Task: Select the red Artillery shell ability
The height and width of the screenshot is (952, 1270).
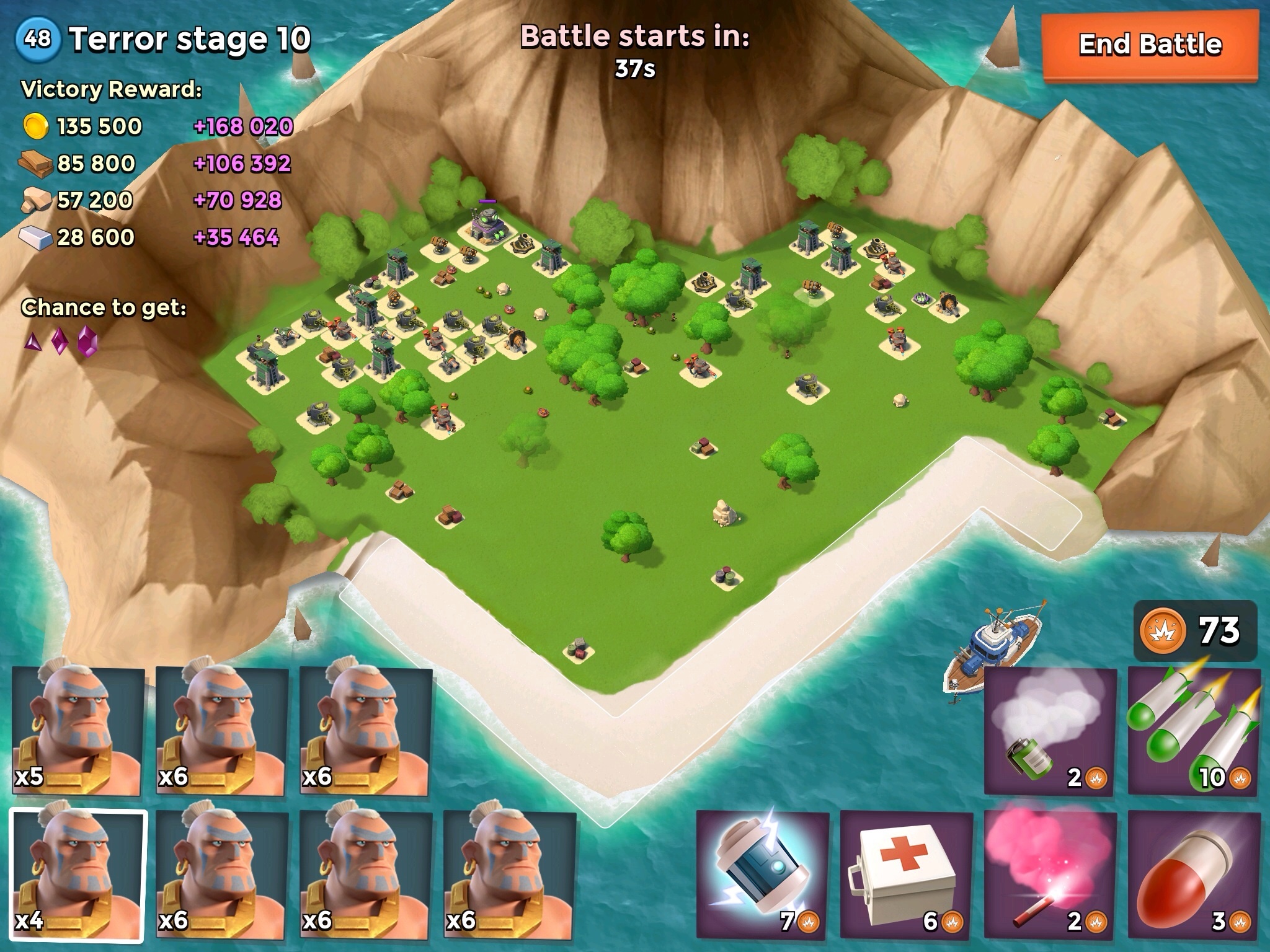Action: (x=1194, y=874)
